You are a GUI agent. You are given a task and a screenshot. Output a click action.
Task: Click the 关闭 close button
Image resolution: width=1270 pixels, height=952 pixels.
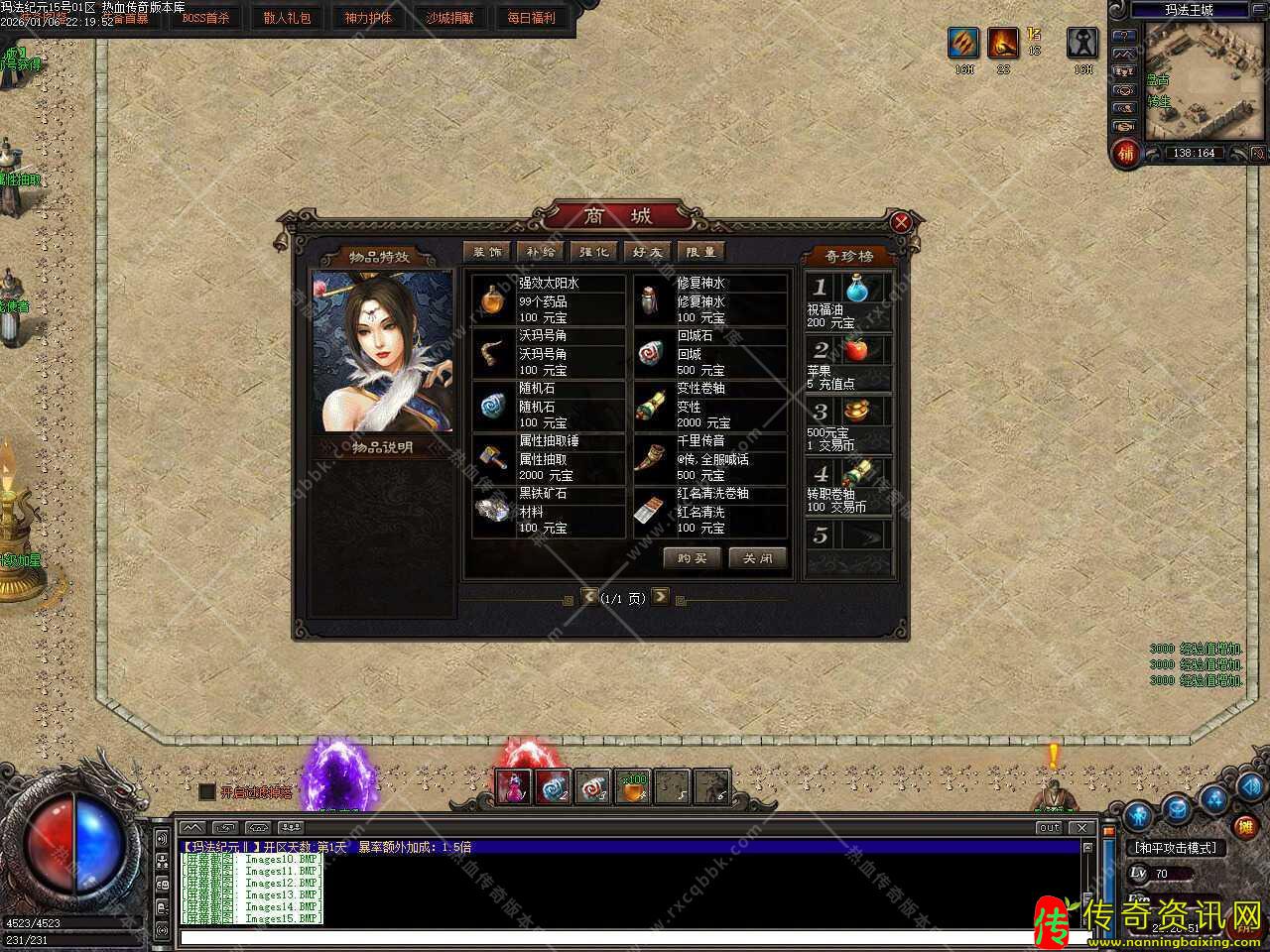point(758,558)
